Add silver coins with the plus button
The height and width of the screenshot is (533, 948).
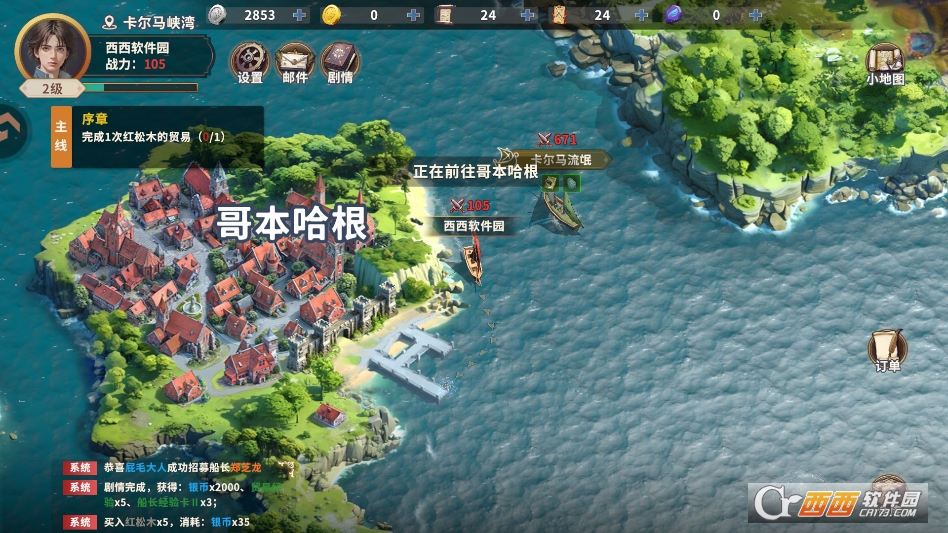[x=299, y=15]
